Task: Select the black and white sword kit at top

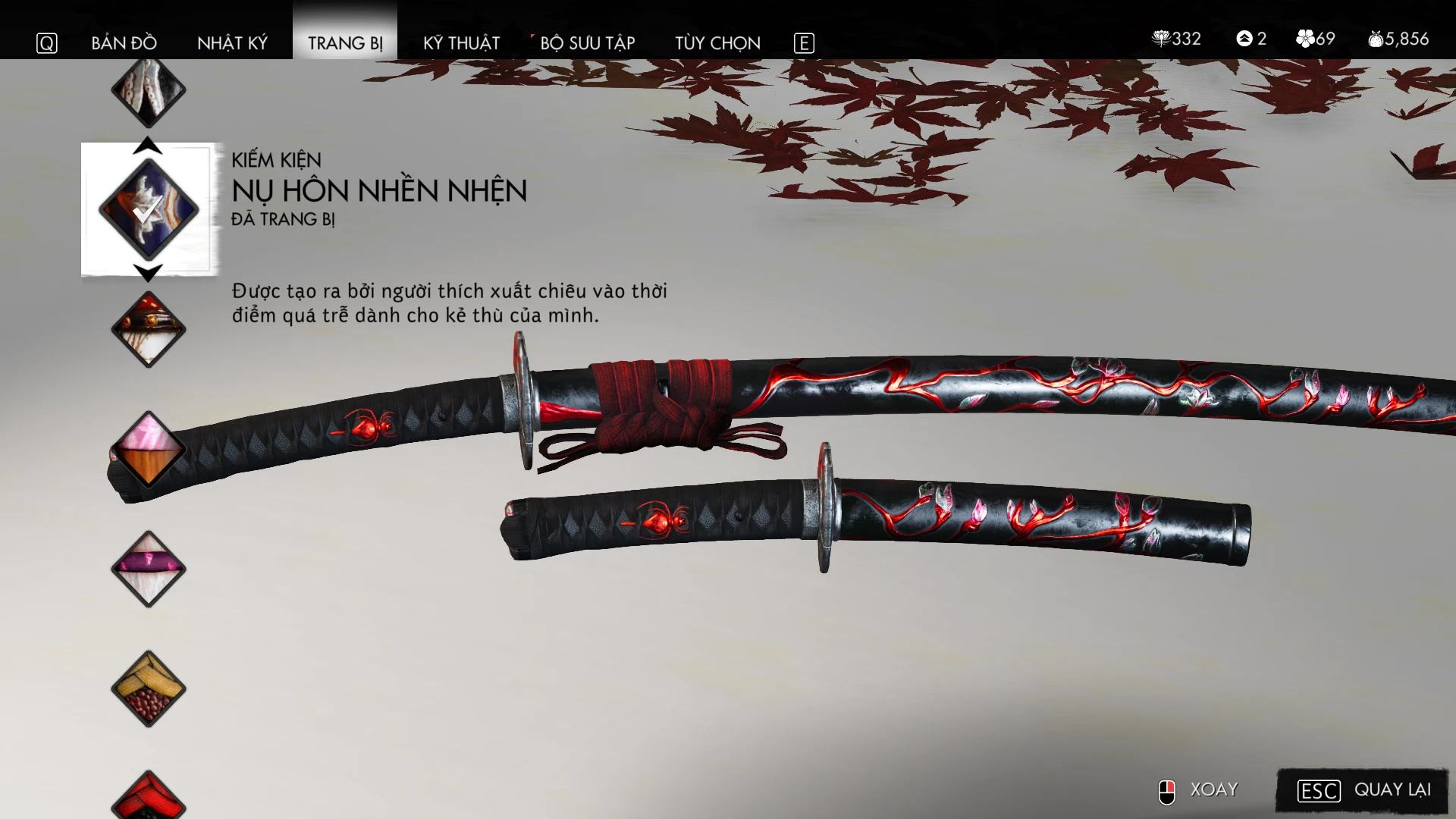Action: pos(149,91)
